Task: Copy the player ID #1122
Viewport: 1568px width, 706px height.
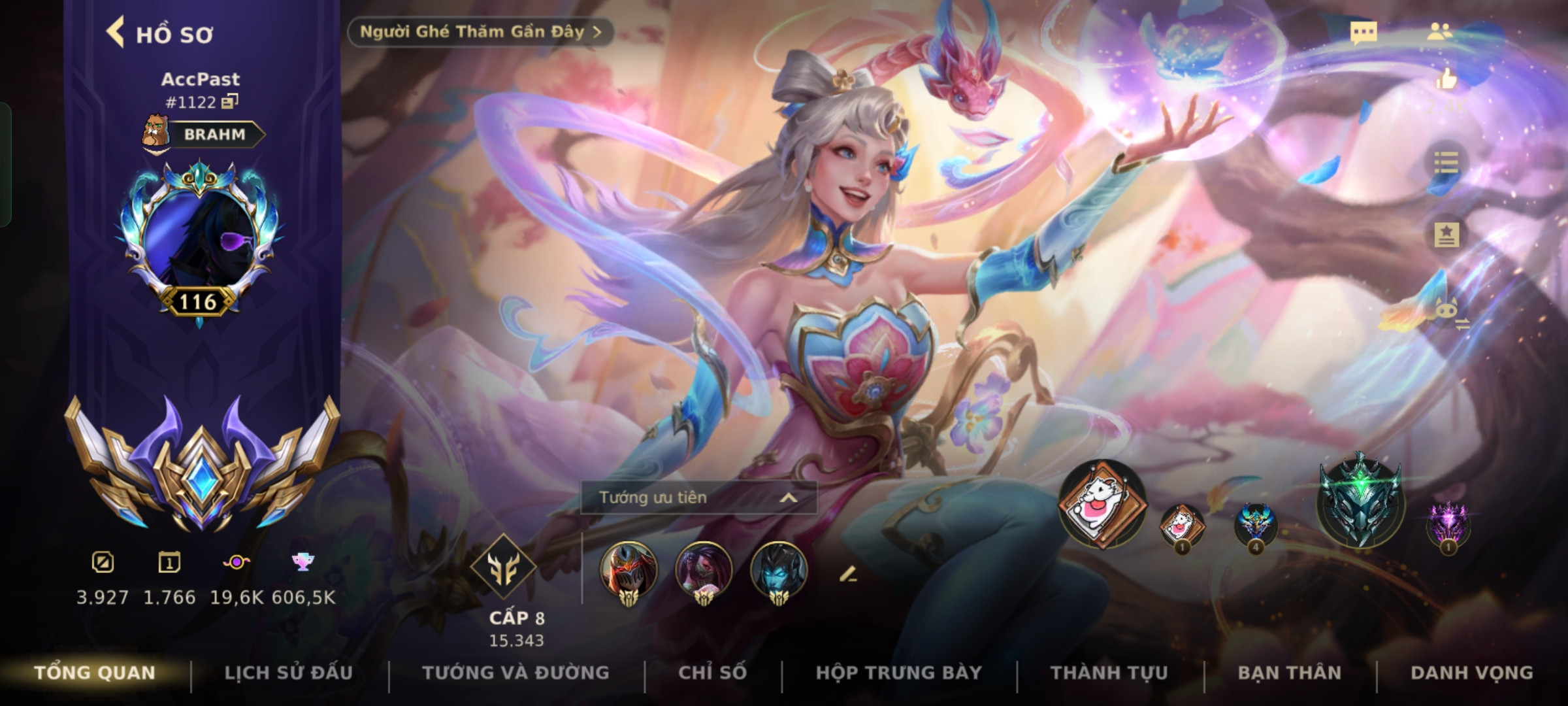Action: pyautogui.click(x=230, y=102)
